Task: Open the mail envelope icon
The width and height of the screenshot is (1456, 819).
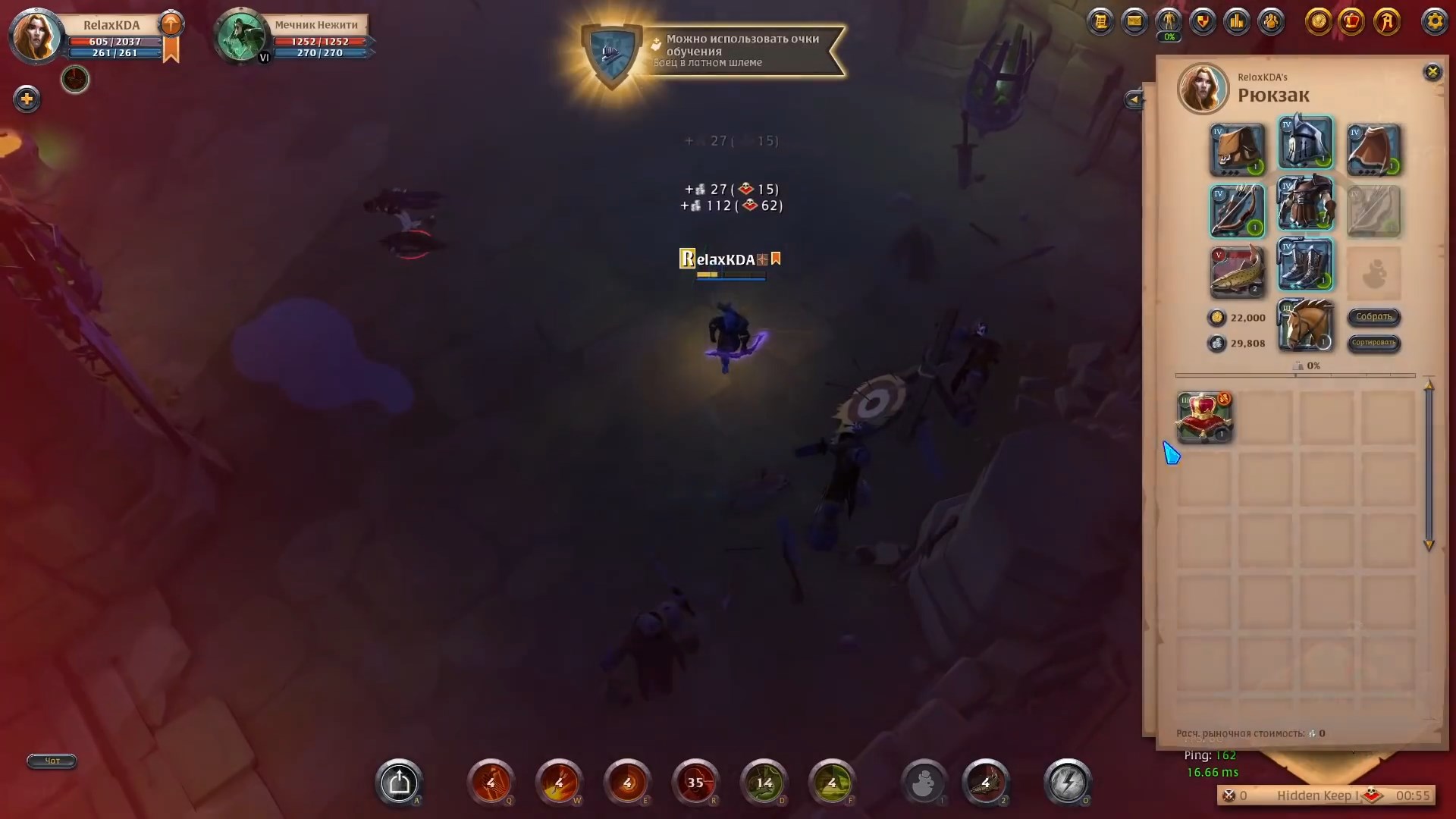Action: pos(1134,21)
